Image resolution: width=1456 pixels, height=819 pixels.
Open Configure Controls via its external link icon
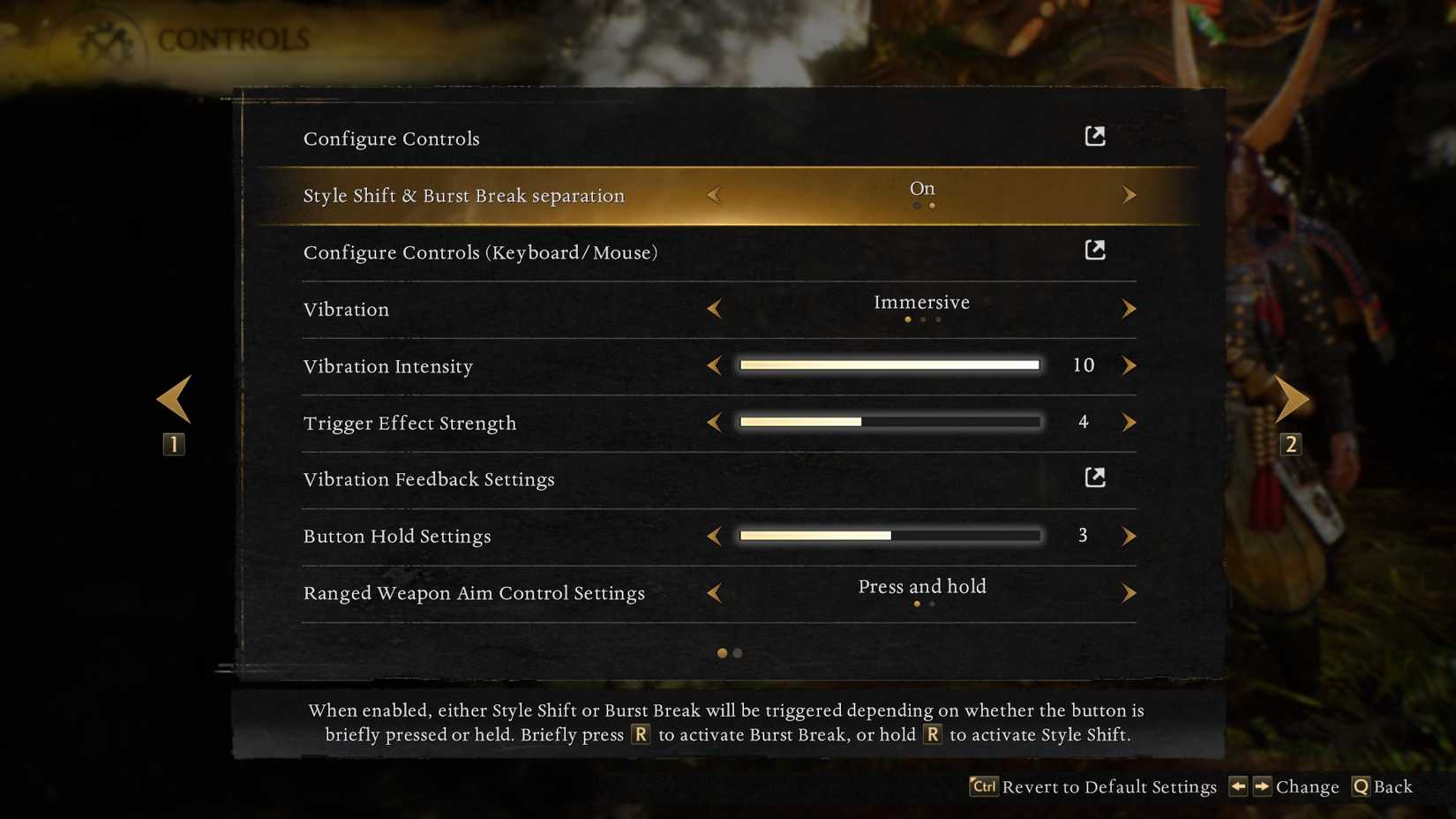pos(1094,135)
